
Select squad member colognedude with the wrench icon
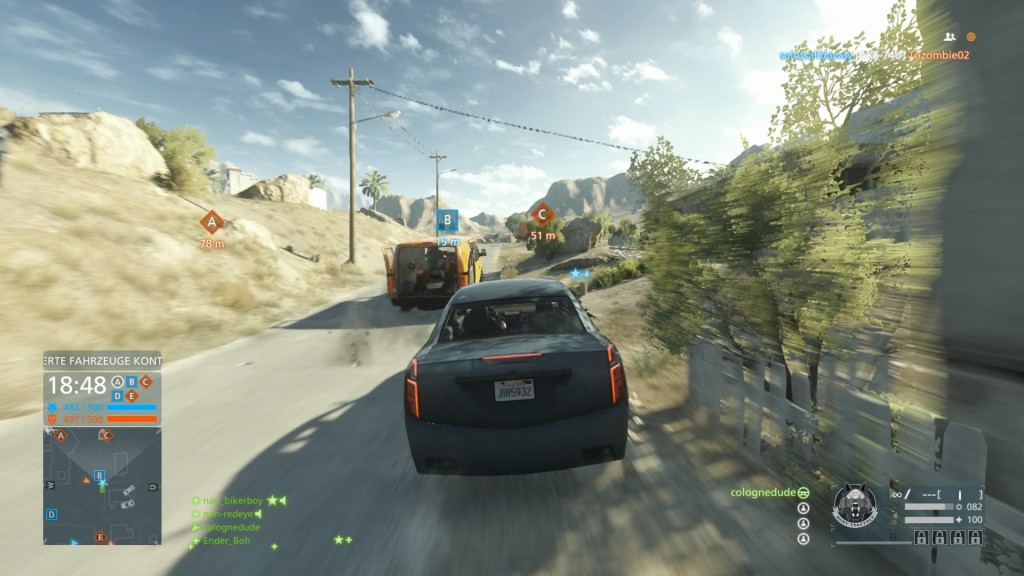coord(231,527)
